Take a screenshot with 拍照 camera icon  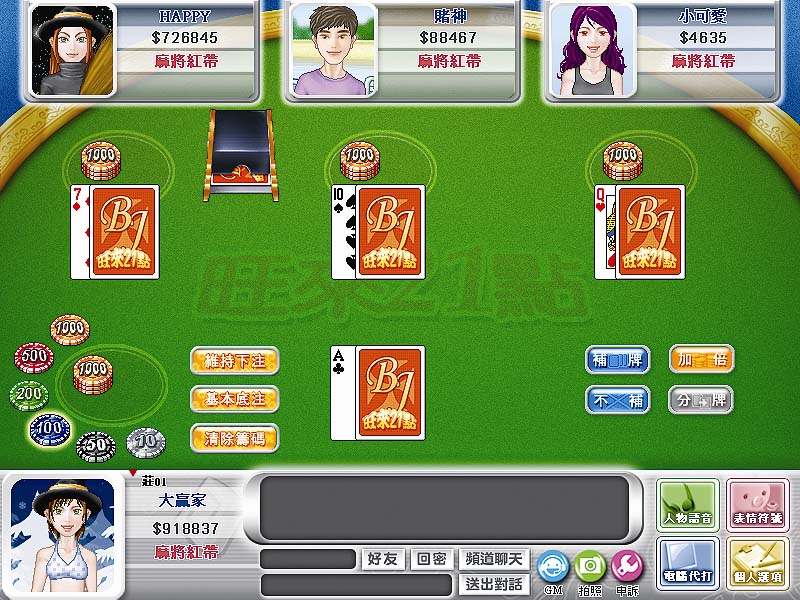pos(590,569)
